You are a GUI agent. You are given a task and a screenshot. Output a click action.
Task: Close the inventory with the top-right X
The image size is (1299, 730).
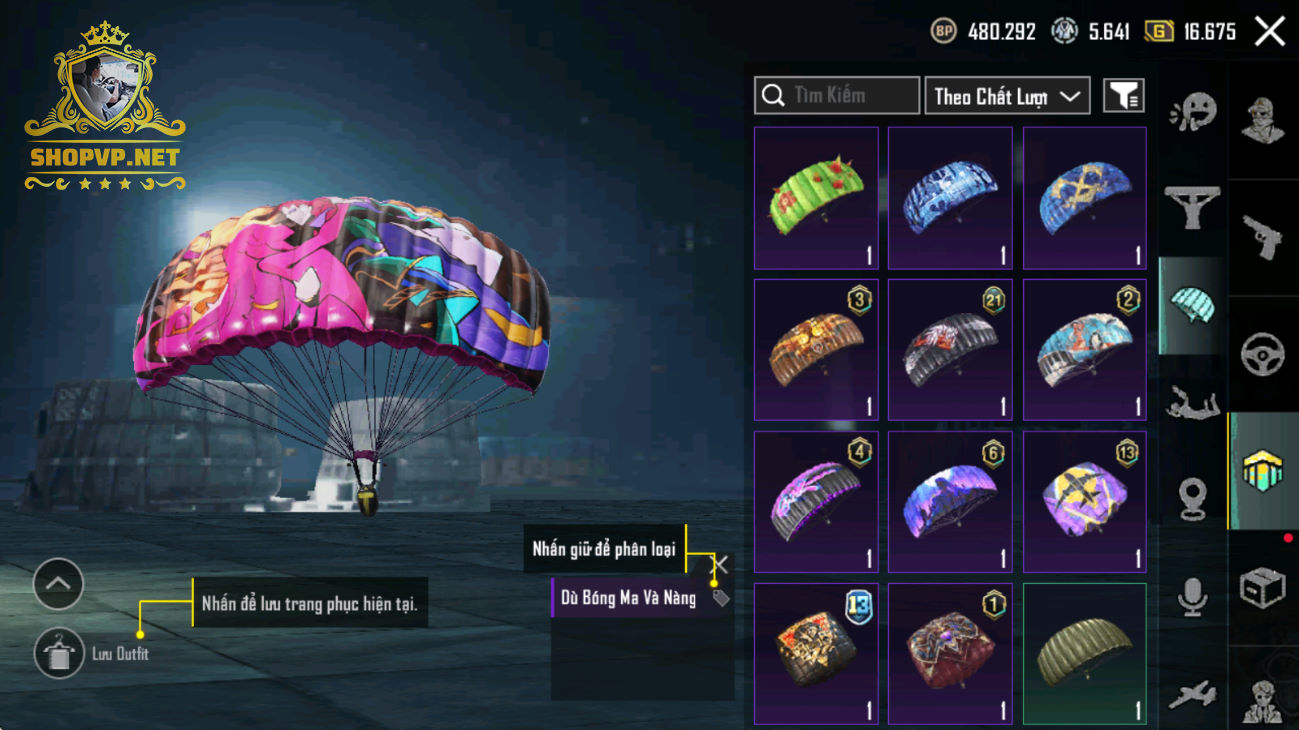(x=1269, y=32)
